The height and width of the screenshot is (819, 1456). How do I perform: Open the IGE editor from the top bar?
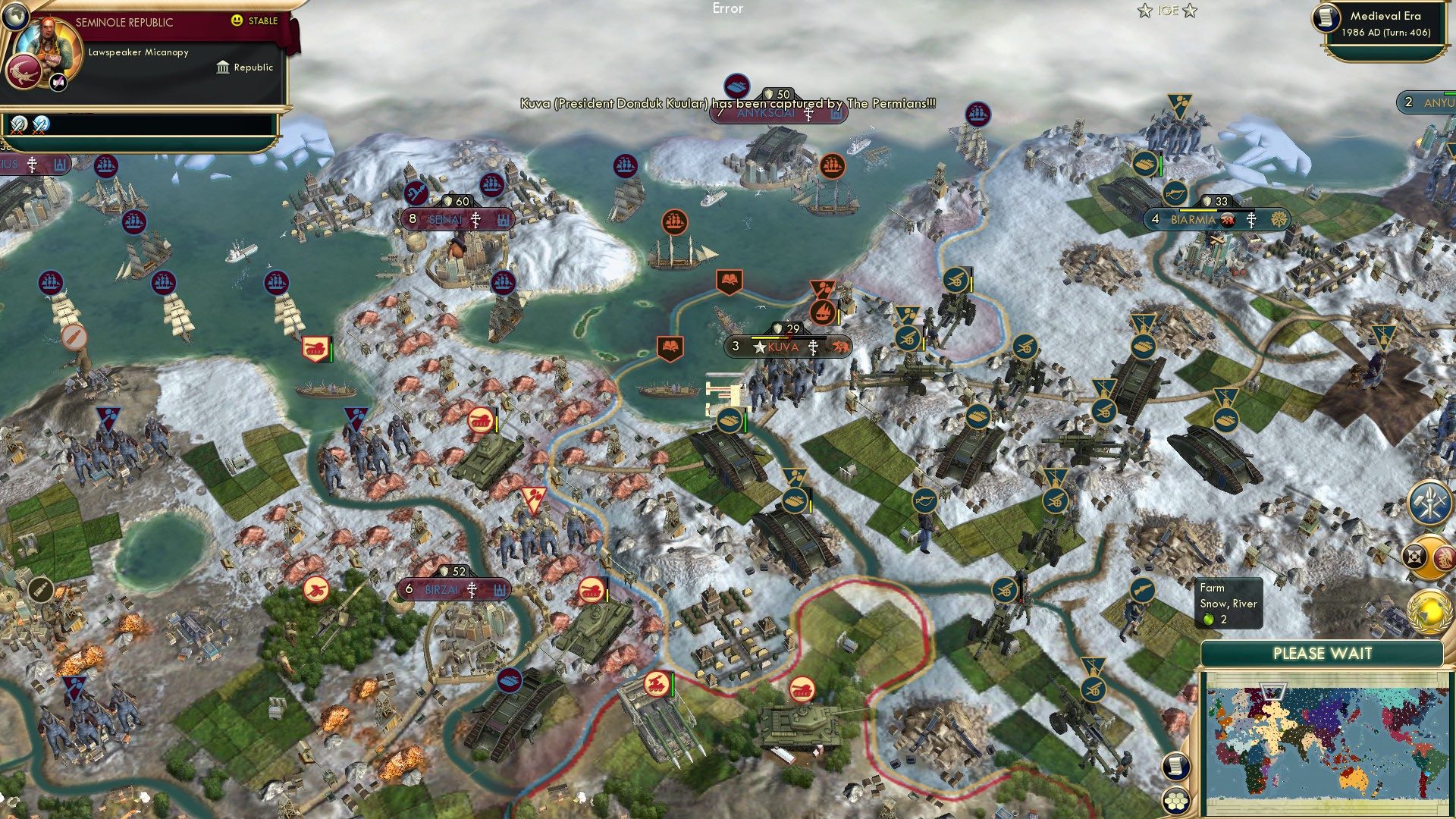click(1166, 11)
